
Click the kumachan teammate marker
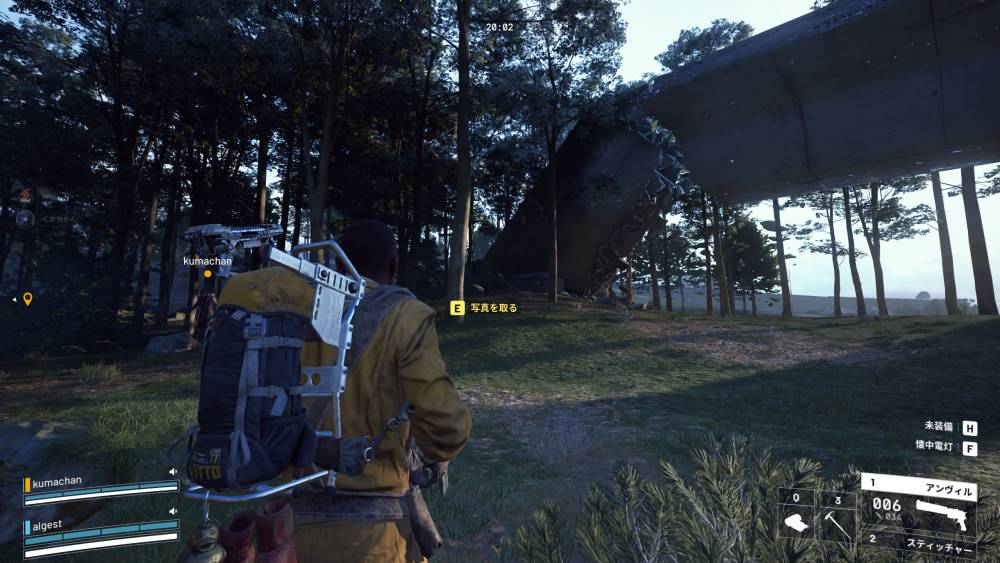coord(208,272)
